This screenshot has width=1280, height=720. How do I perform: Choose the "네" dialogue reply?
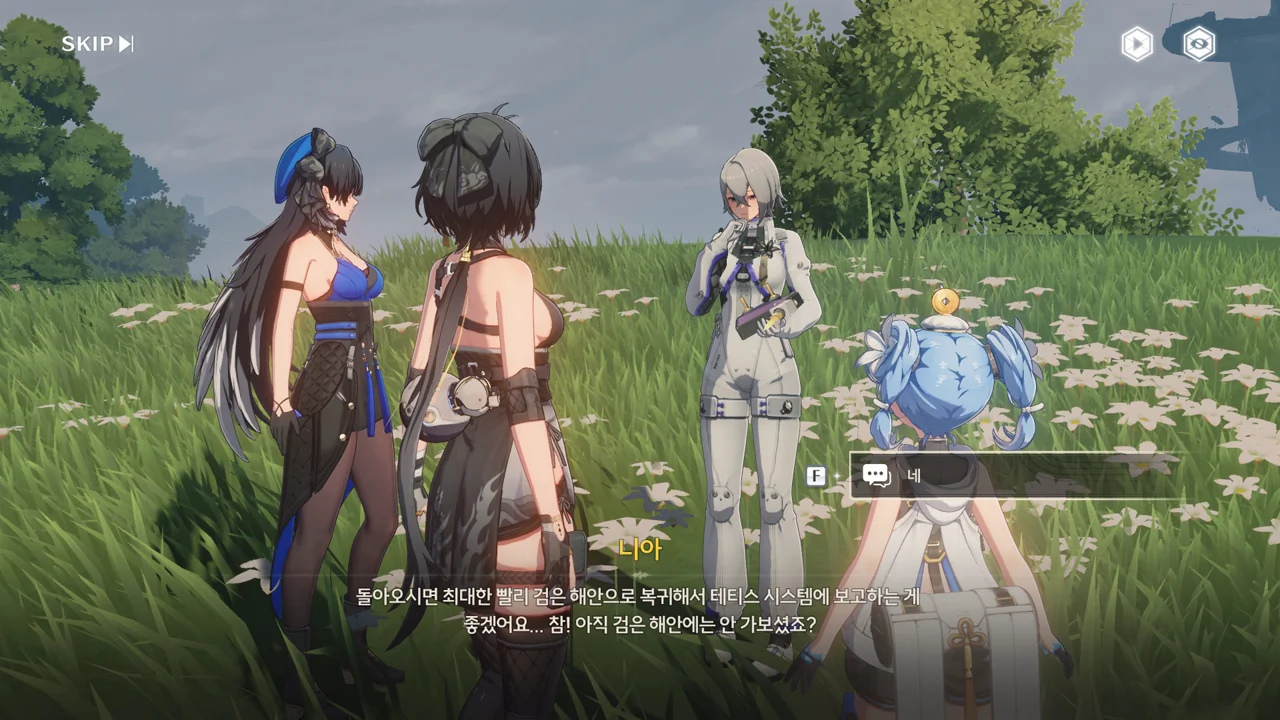tap(1015, 475)
